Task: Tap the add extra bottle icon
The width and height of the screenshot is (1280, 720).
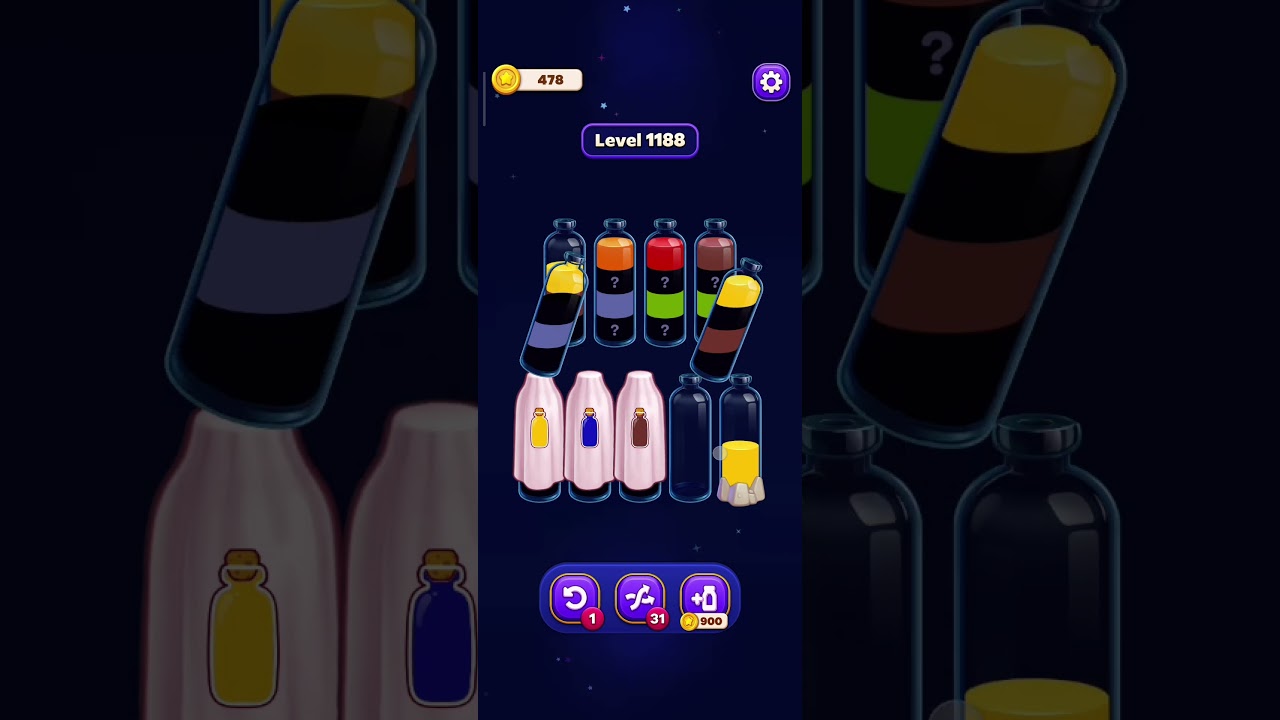Action: coord(705,598)
